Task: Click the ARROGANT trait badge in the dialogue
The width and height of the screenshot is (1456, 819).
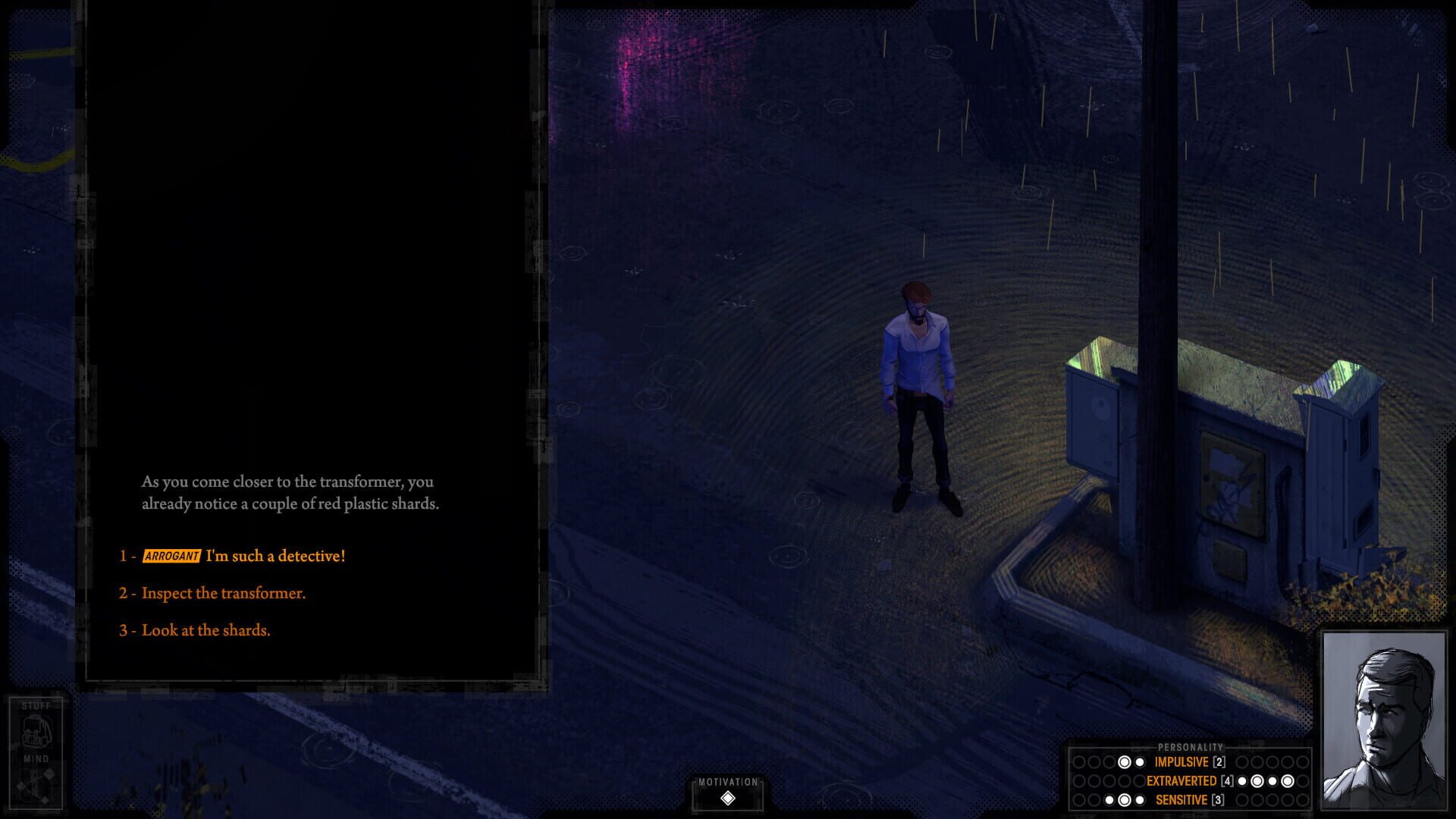Action: (171, 556)
